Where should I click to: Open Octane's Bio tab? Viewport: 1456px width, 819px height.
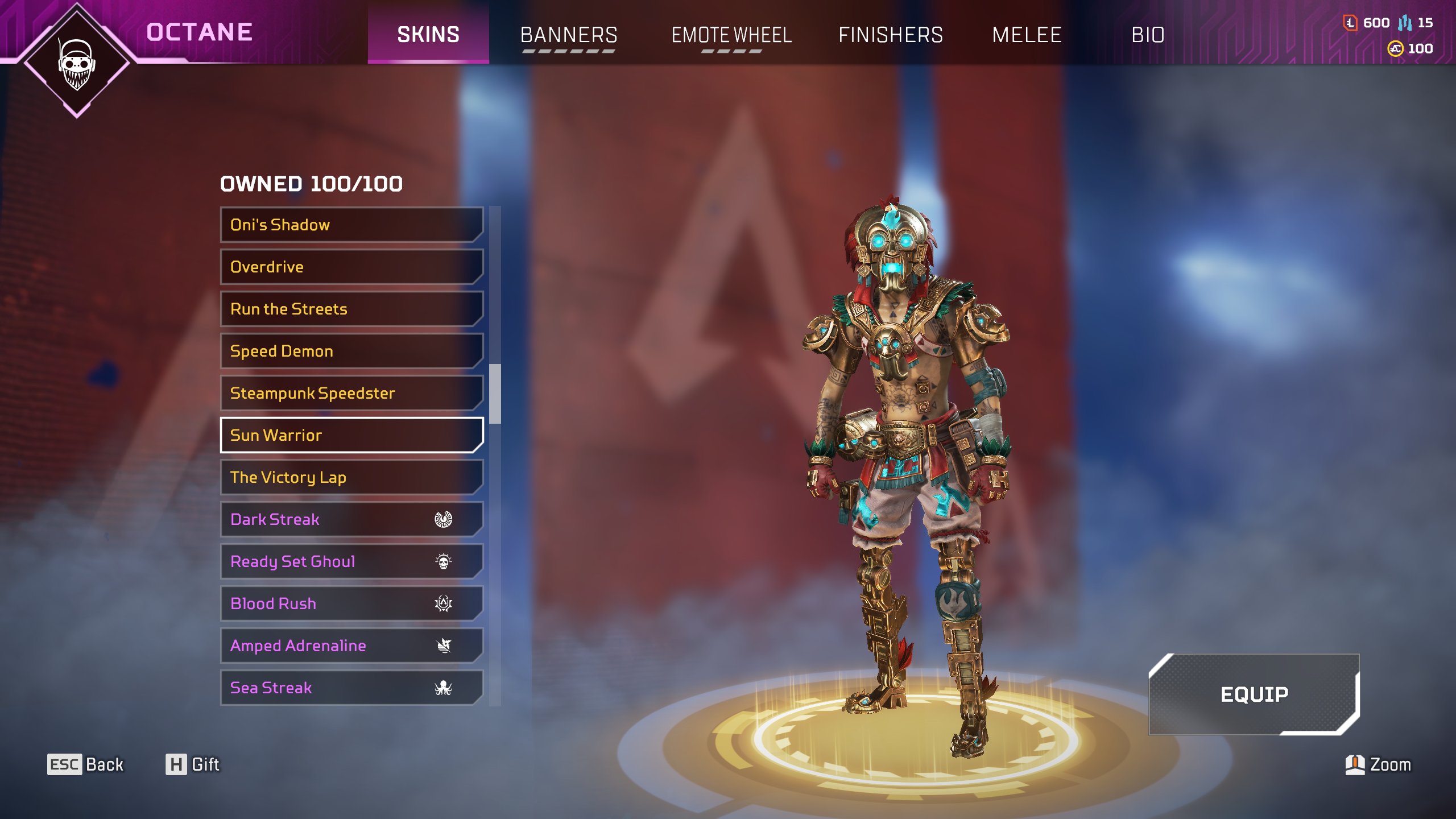coord(1148,35)
